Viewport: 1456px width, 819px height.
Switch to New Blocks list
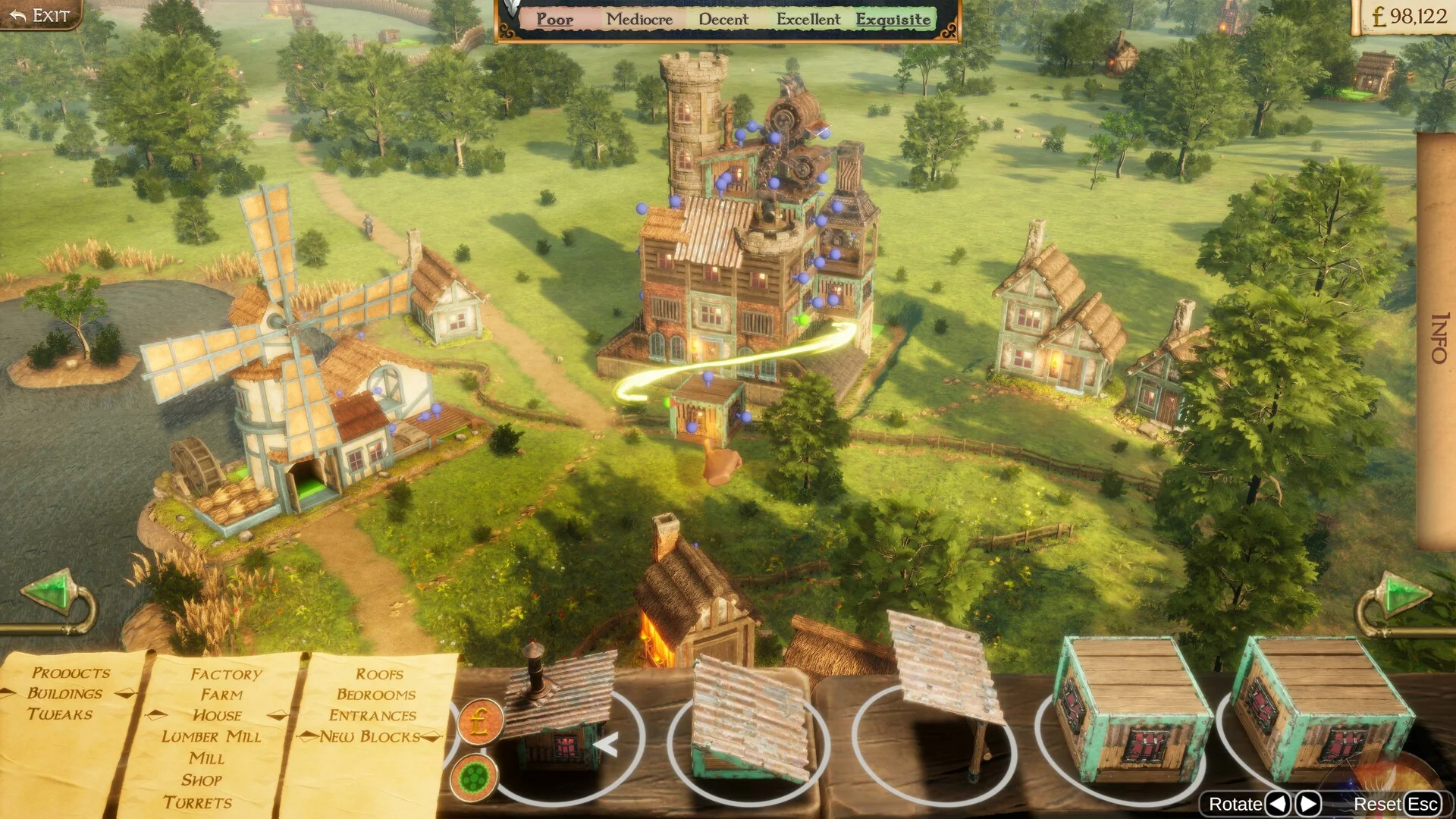(x=369, y=736)
